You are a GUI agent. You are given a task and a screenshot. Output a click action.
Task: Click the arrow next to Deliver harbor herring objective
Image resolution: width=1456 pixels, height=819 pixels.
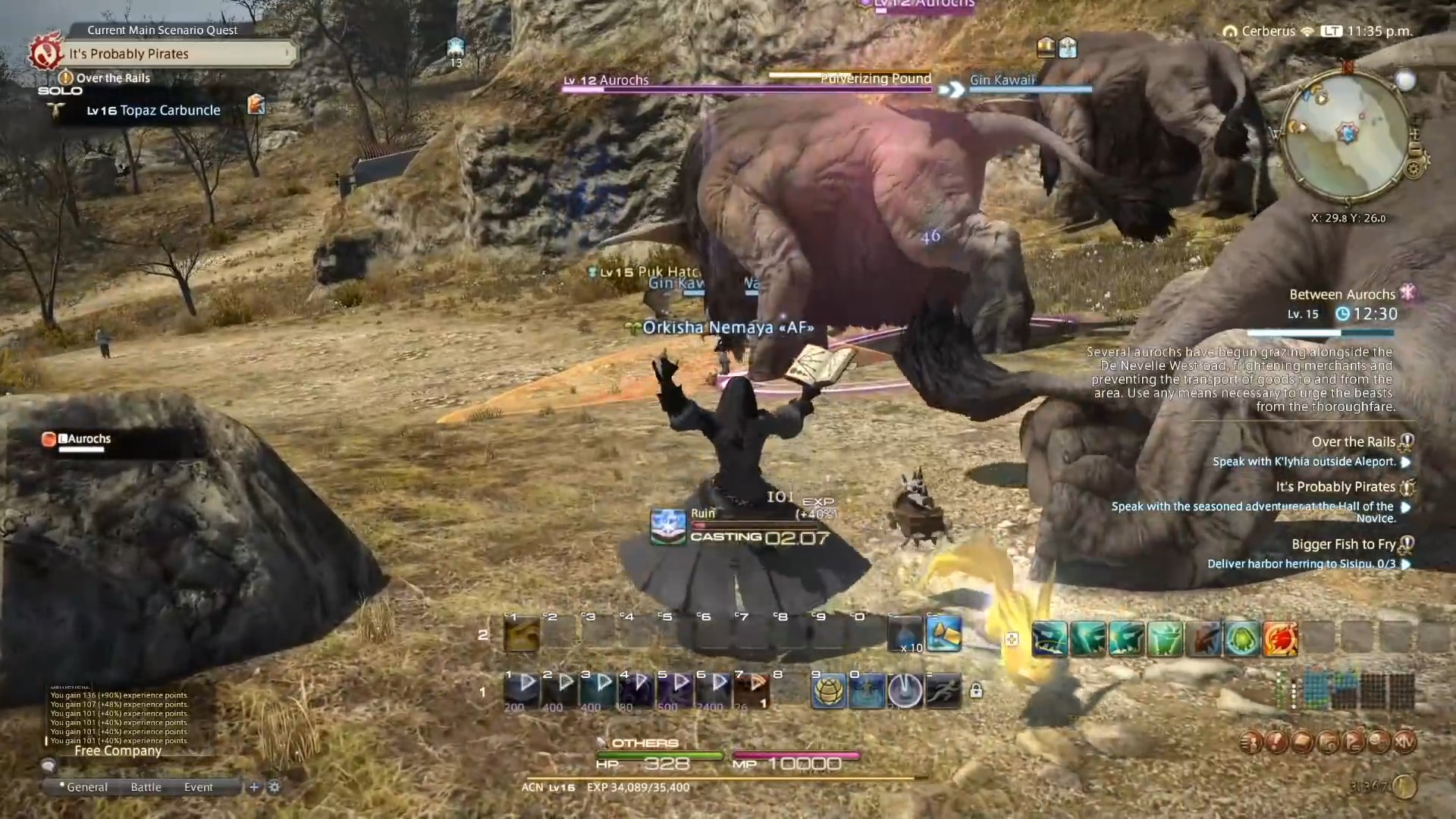1407,564
